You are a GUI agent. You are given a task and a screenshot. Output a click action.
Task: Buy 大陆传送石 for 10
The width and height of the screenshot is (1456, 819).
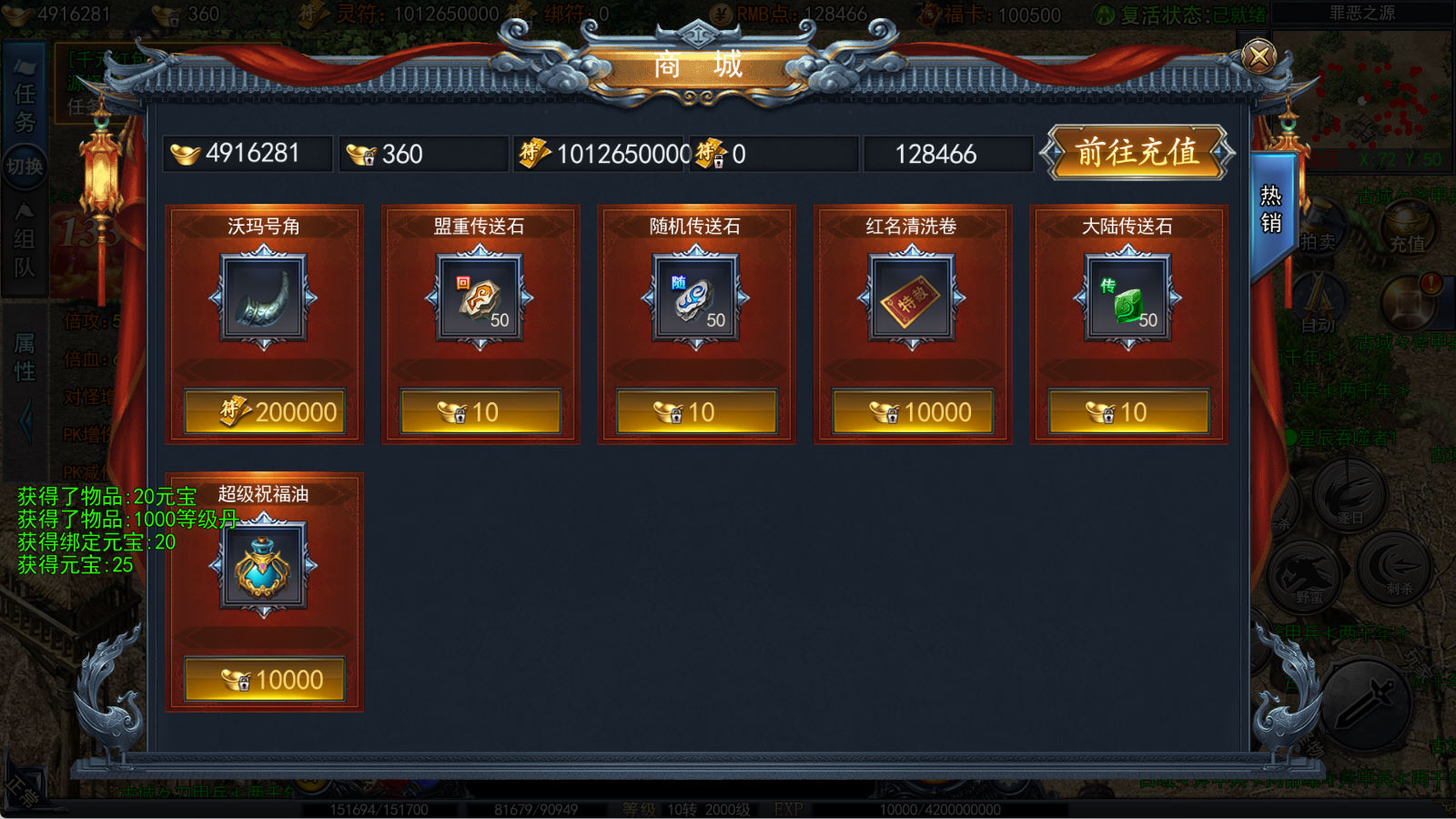[x=1128, y=412]
